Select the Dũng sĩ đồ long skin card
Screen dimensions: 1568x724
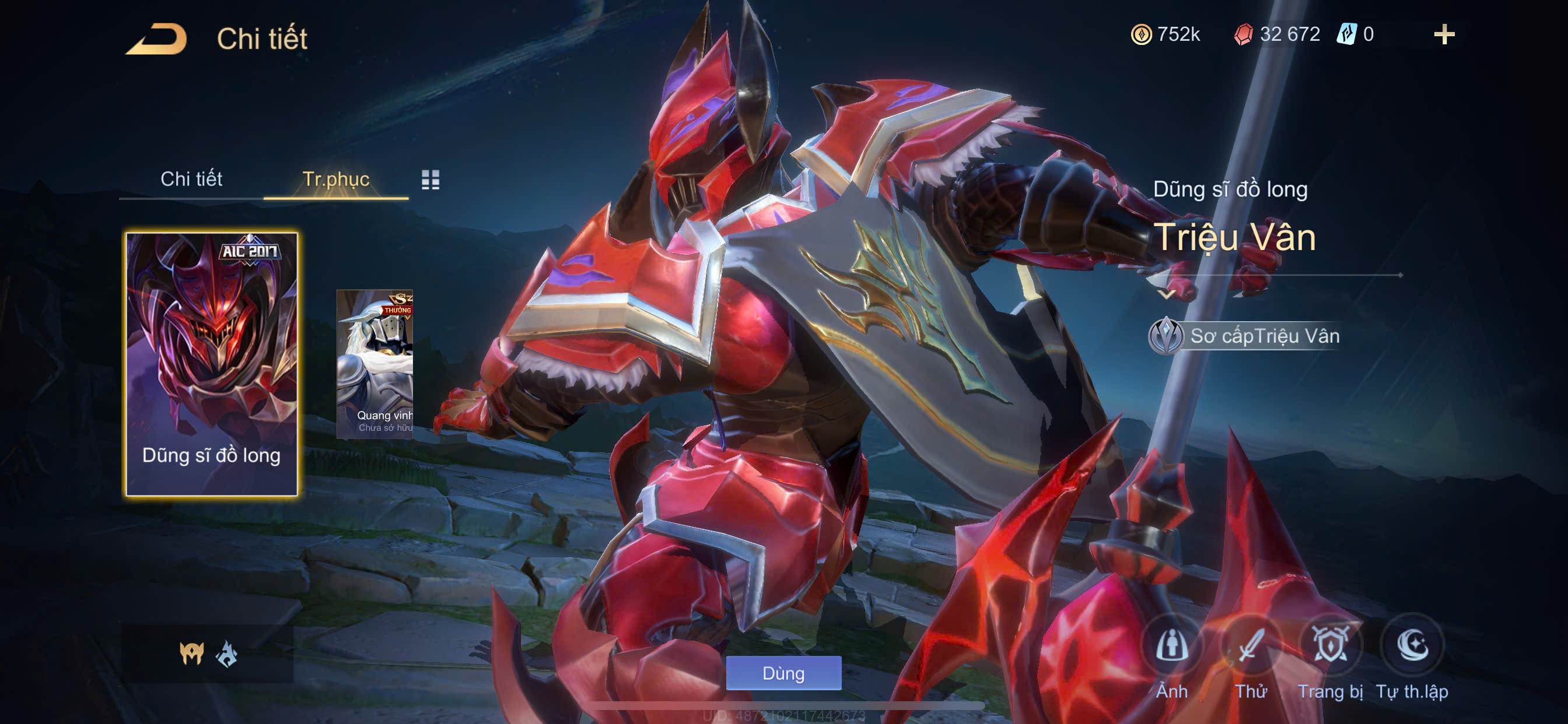click(x=211, y=364)
